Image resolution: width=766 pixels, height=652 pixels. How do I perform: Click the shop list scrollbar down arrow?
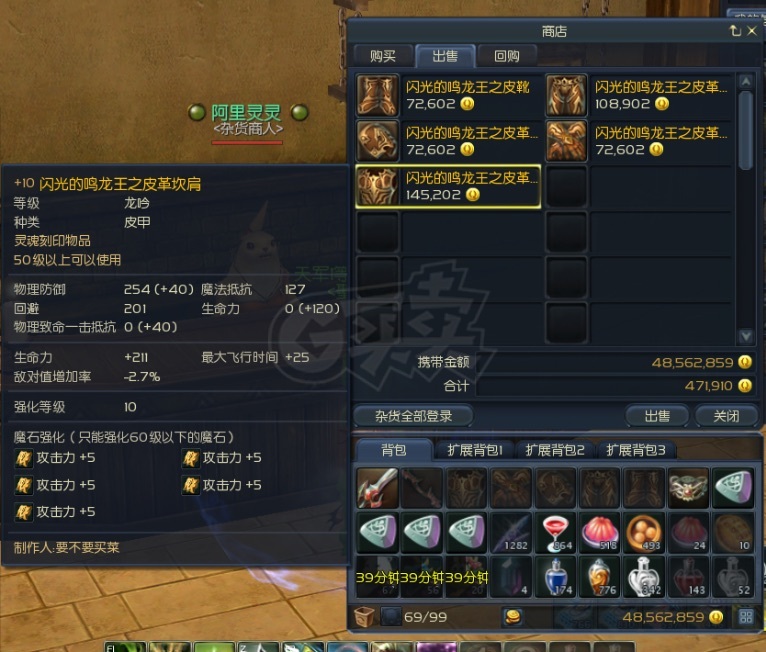coord(745,337)
